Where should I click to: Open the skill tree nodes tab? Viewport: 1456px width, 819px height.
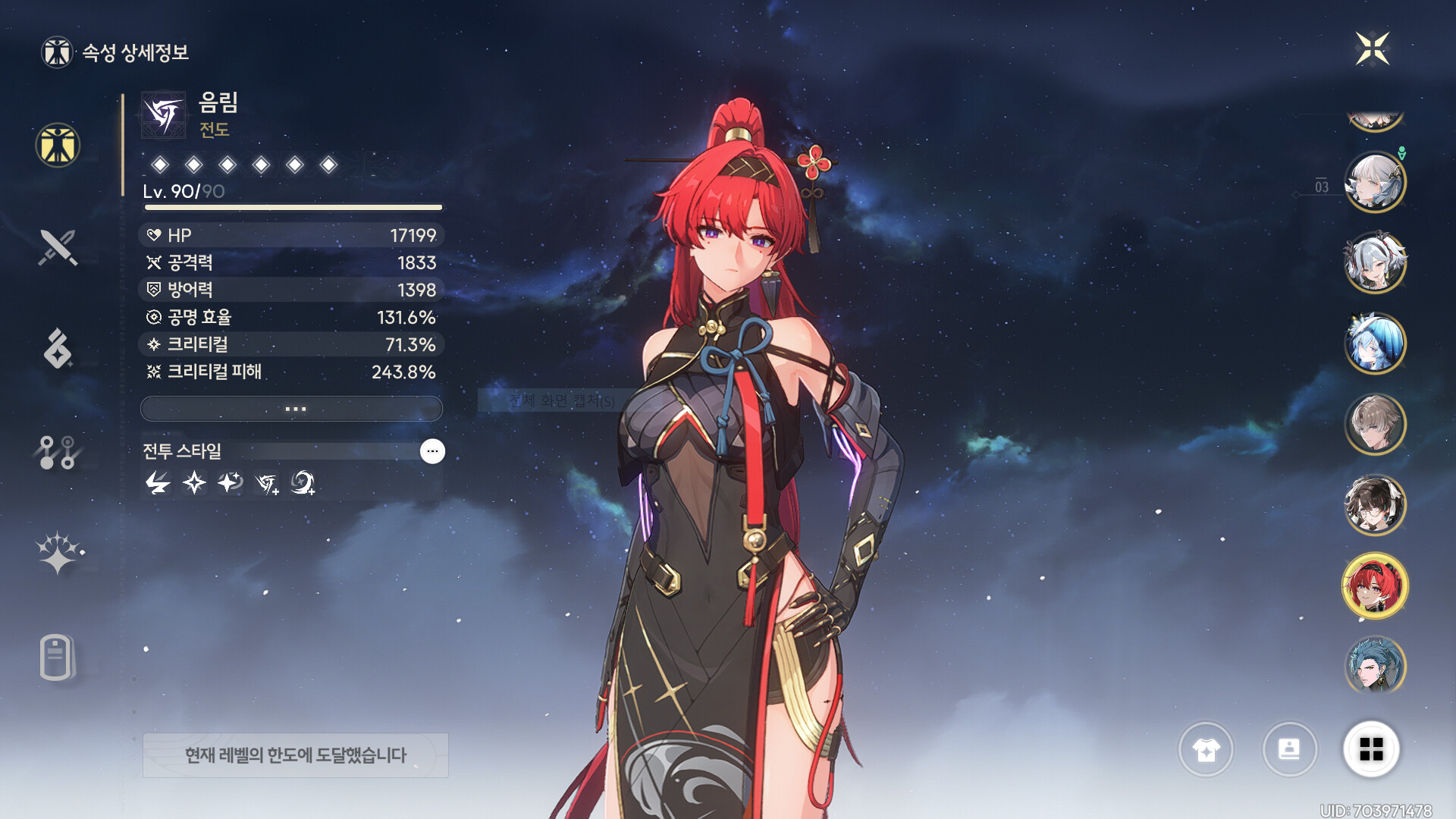click(58, 452)
